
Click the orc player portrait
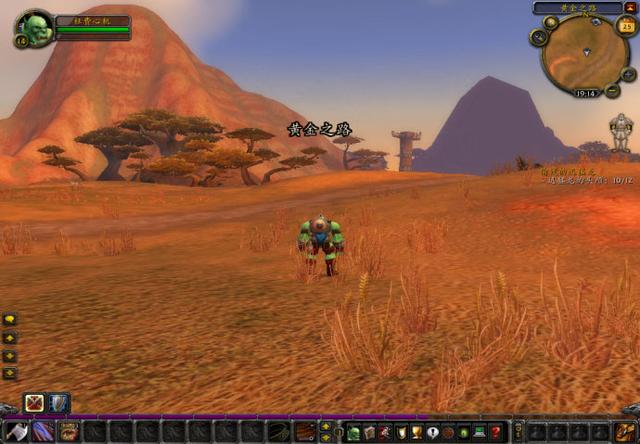[x=33, y=27]
